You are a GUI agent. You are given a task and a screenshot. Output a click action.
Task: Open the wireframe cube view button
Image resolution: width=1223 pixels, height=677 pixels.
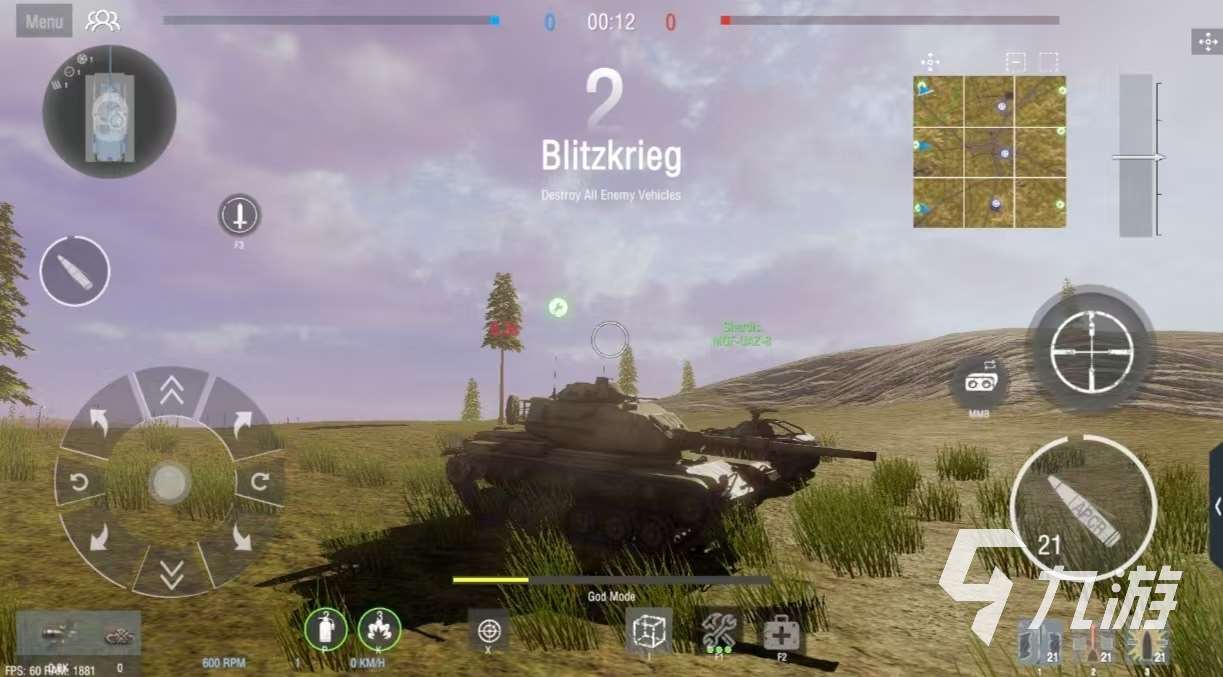pos(648,630)
